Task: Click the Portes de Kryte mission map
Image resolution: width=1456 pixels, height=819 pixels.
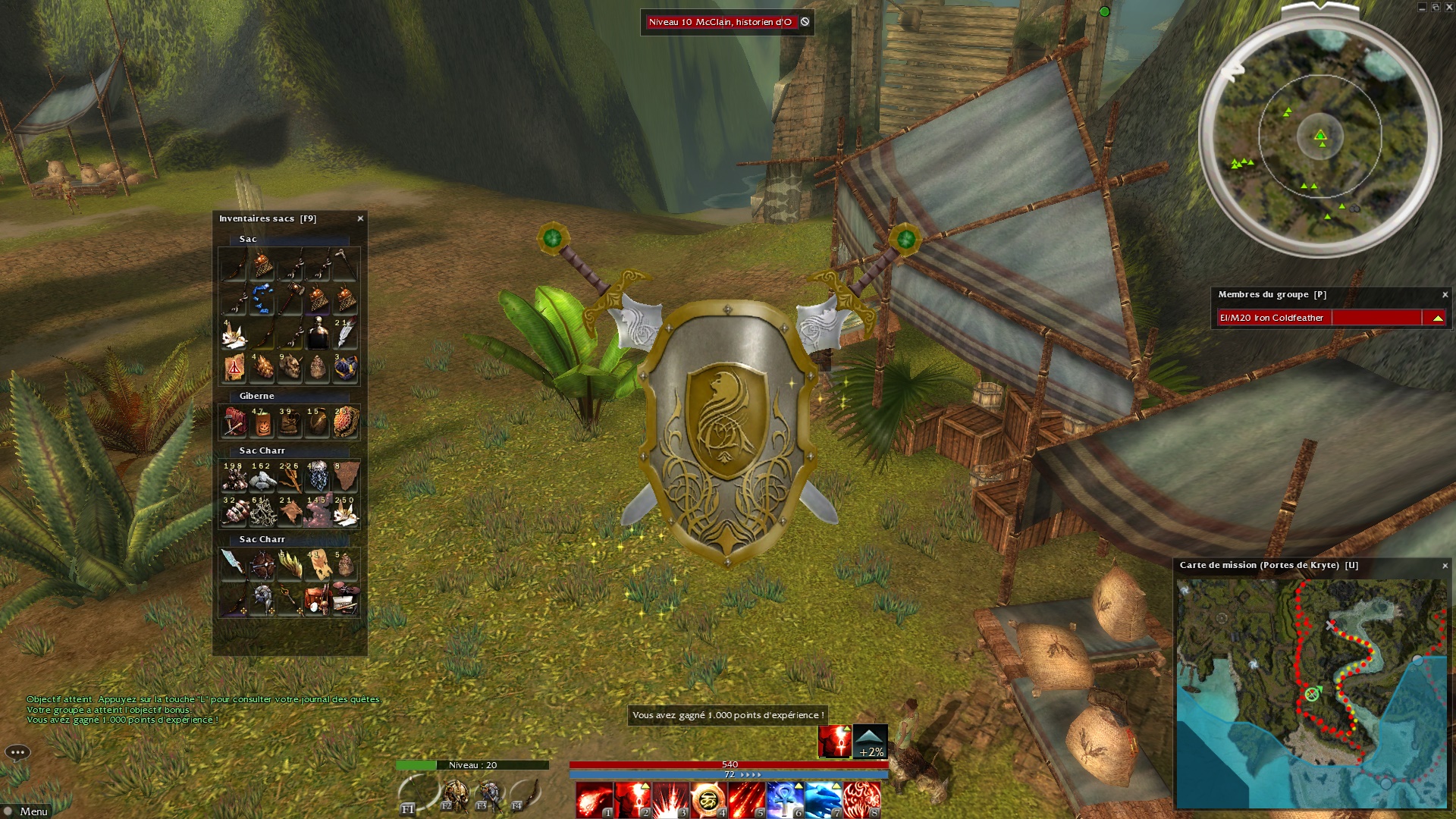Action: click(1310, 692)
